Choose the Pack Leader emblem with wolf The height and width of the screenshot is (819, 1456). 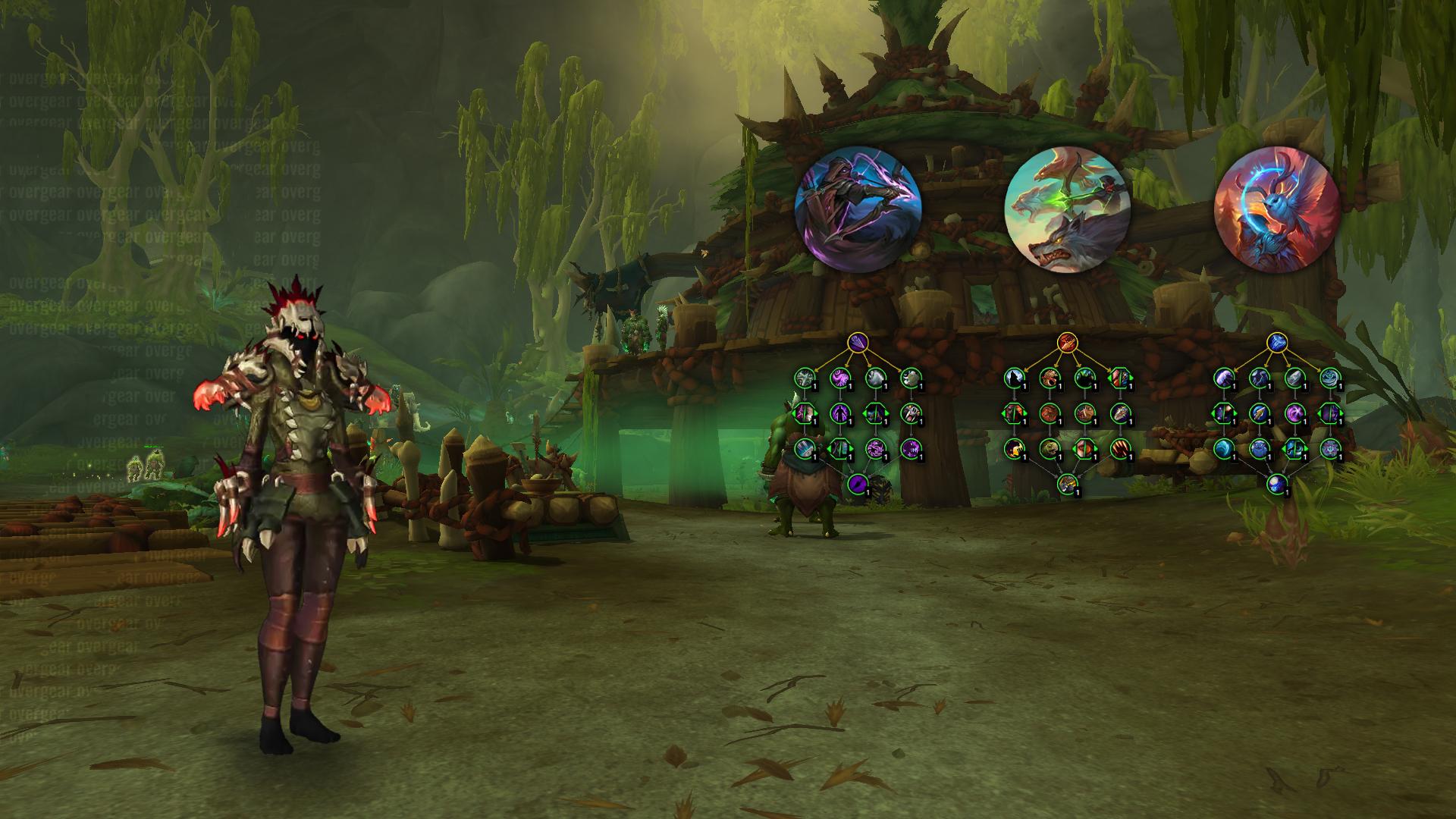[x=1067, y=210]
